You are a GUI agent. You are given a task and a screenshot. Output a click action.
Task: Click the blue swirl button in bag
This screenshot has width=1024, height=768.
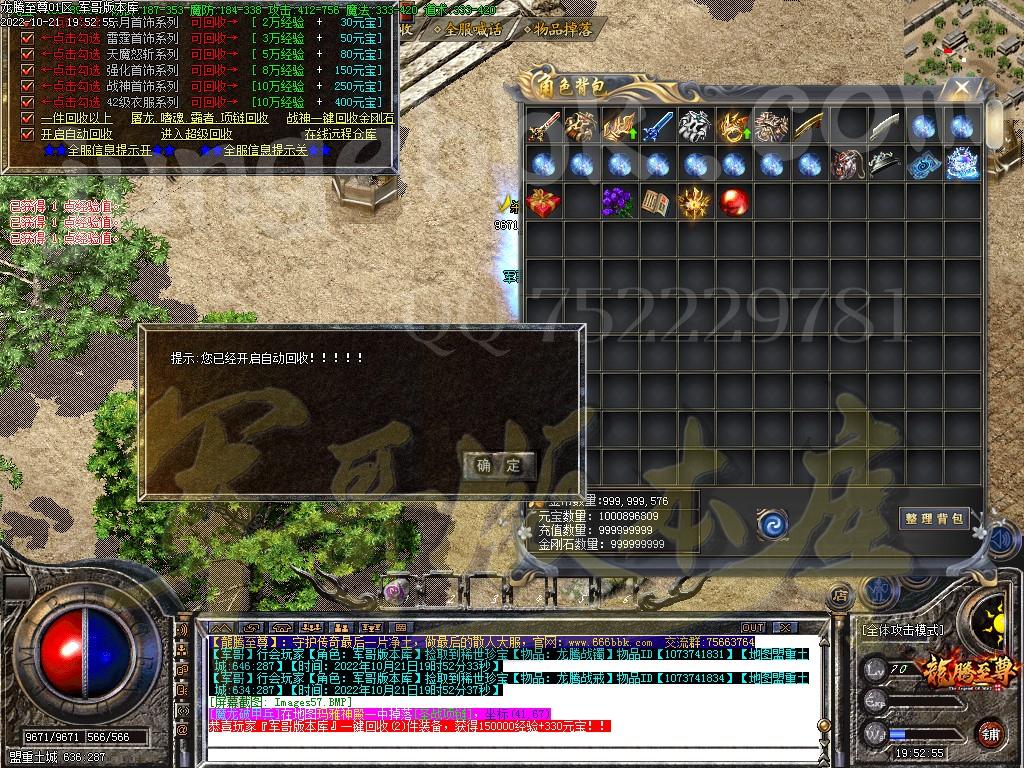[x=771, y=522]
